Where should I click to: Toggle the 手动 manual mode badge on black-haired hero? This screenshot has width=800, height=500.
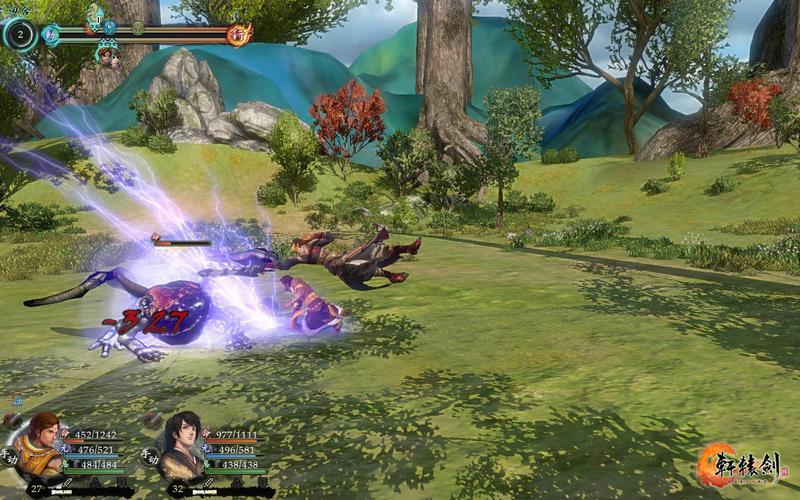151,455
